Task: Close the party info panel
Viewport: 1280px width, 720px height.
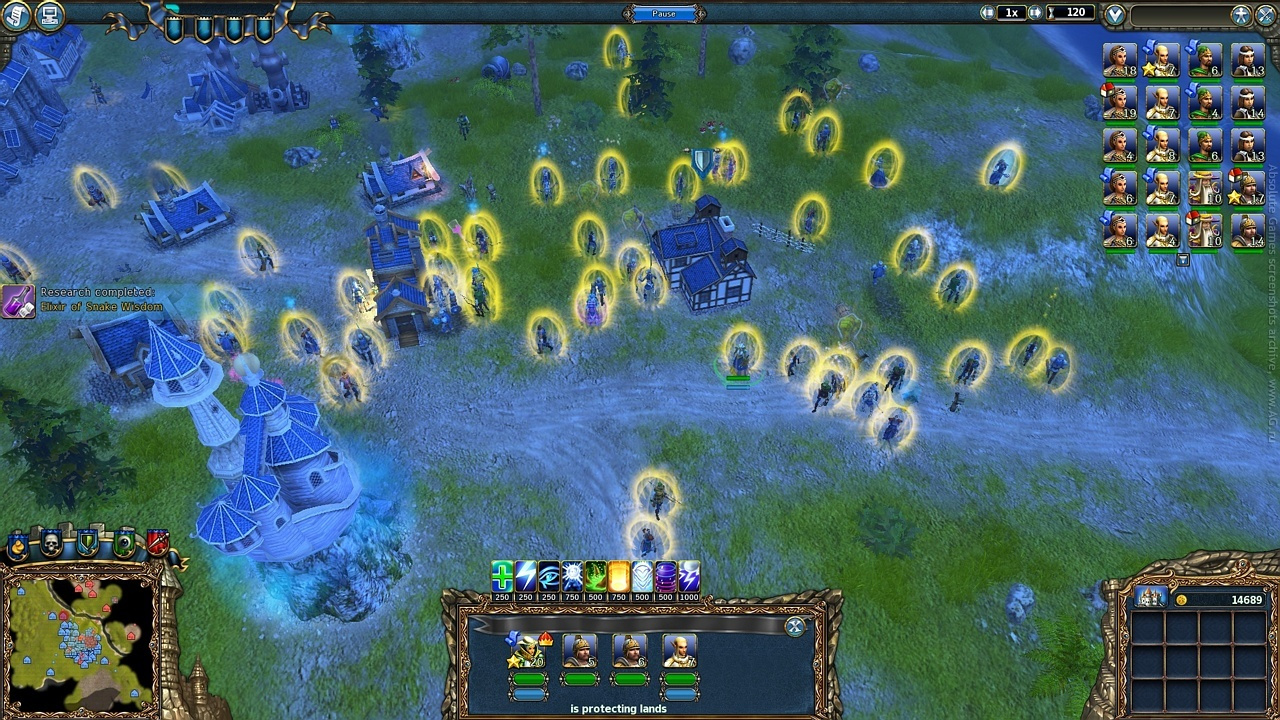Action: click(x=795, y=627)
